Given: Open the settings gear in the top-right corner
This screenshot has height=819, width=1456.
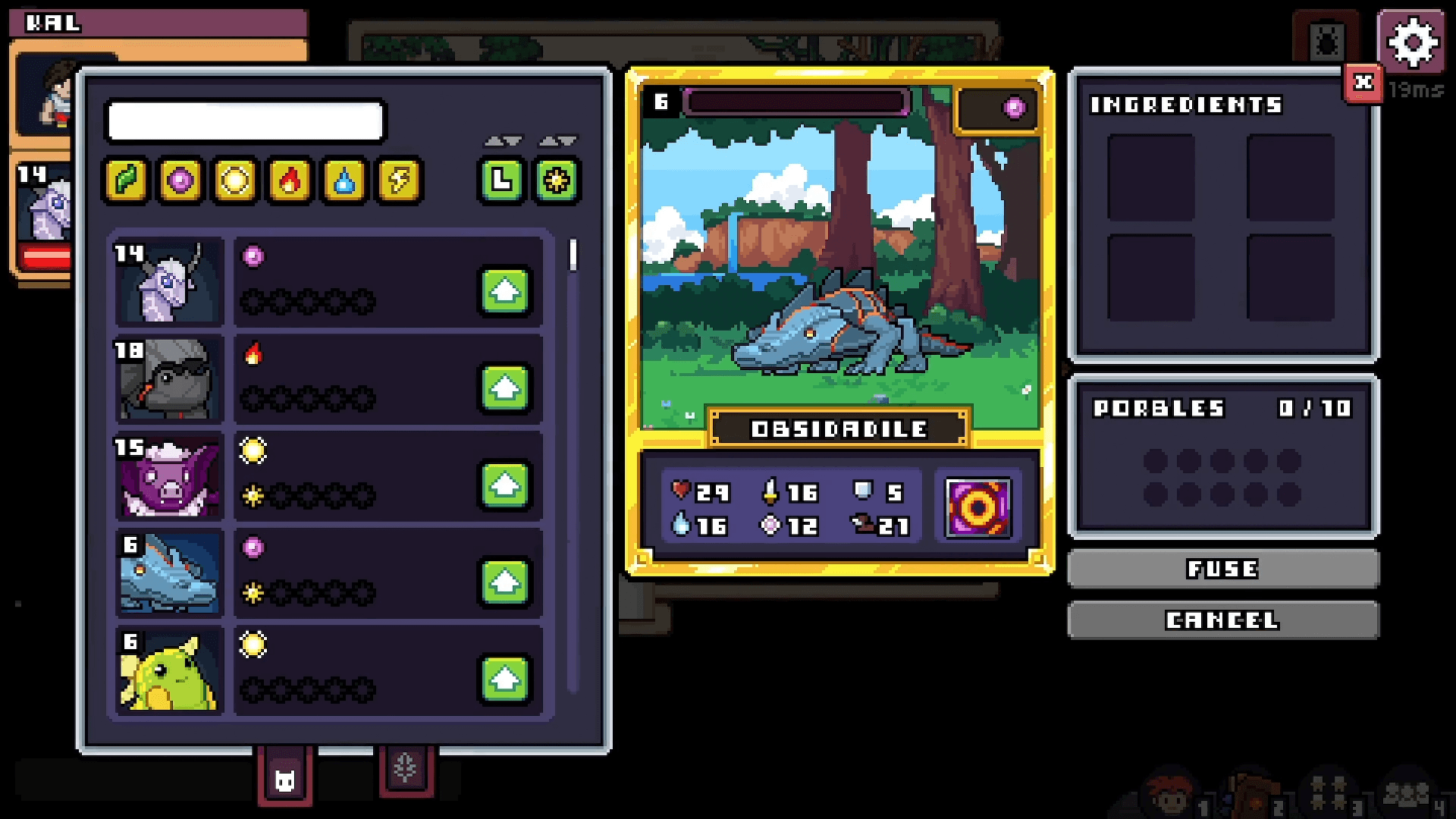Looking at the screenshot, I should coord(1412,43).
